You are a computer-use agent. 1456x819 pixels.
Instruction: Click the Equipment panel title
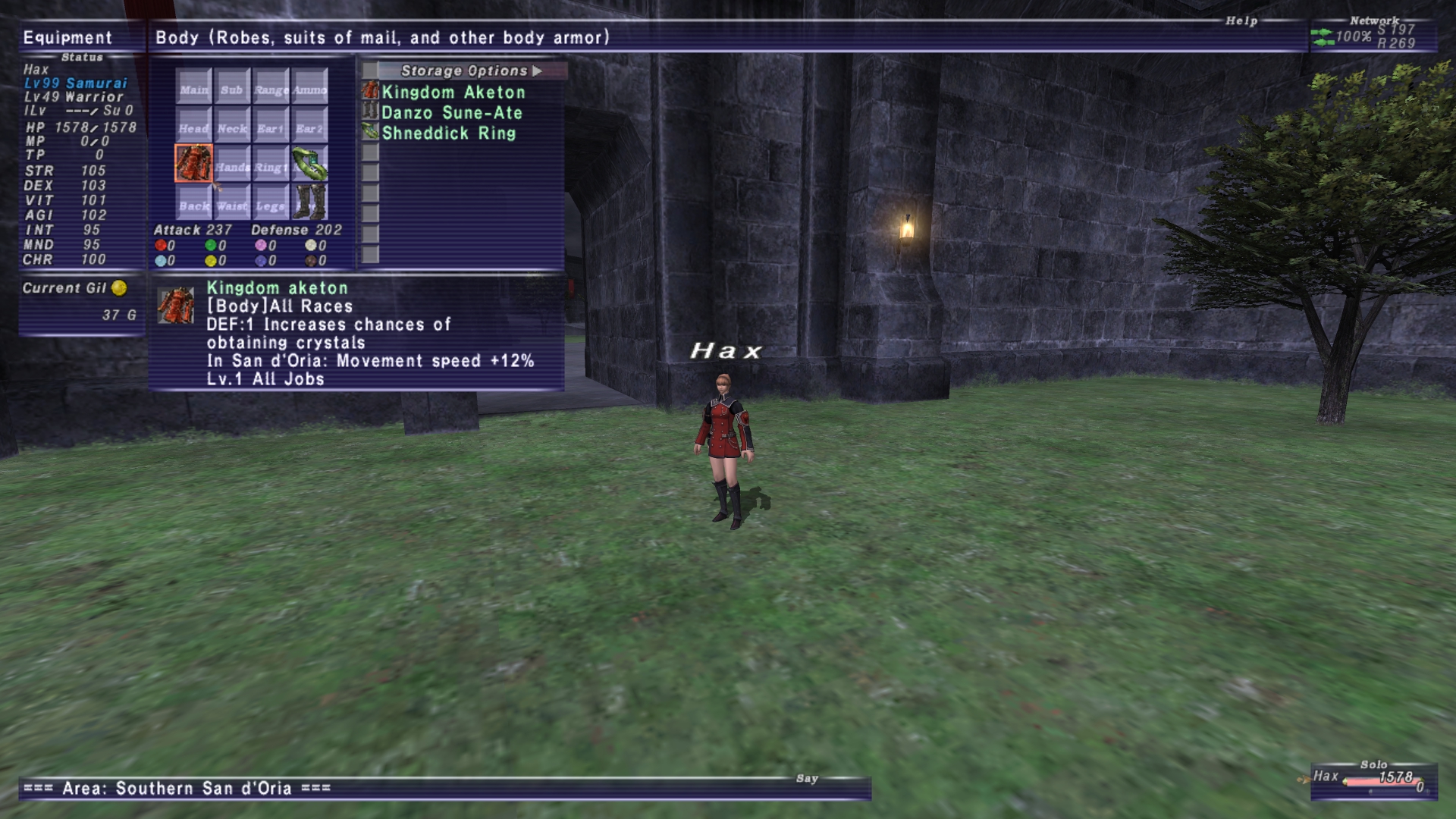point(67,36)
